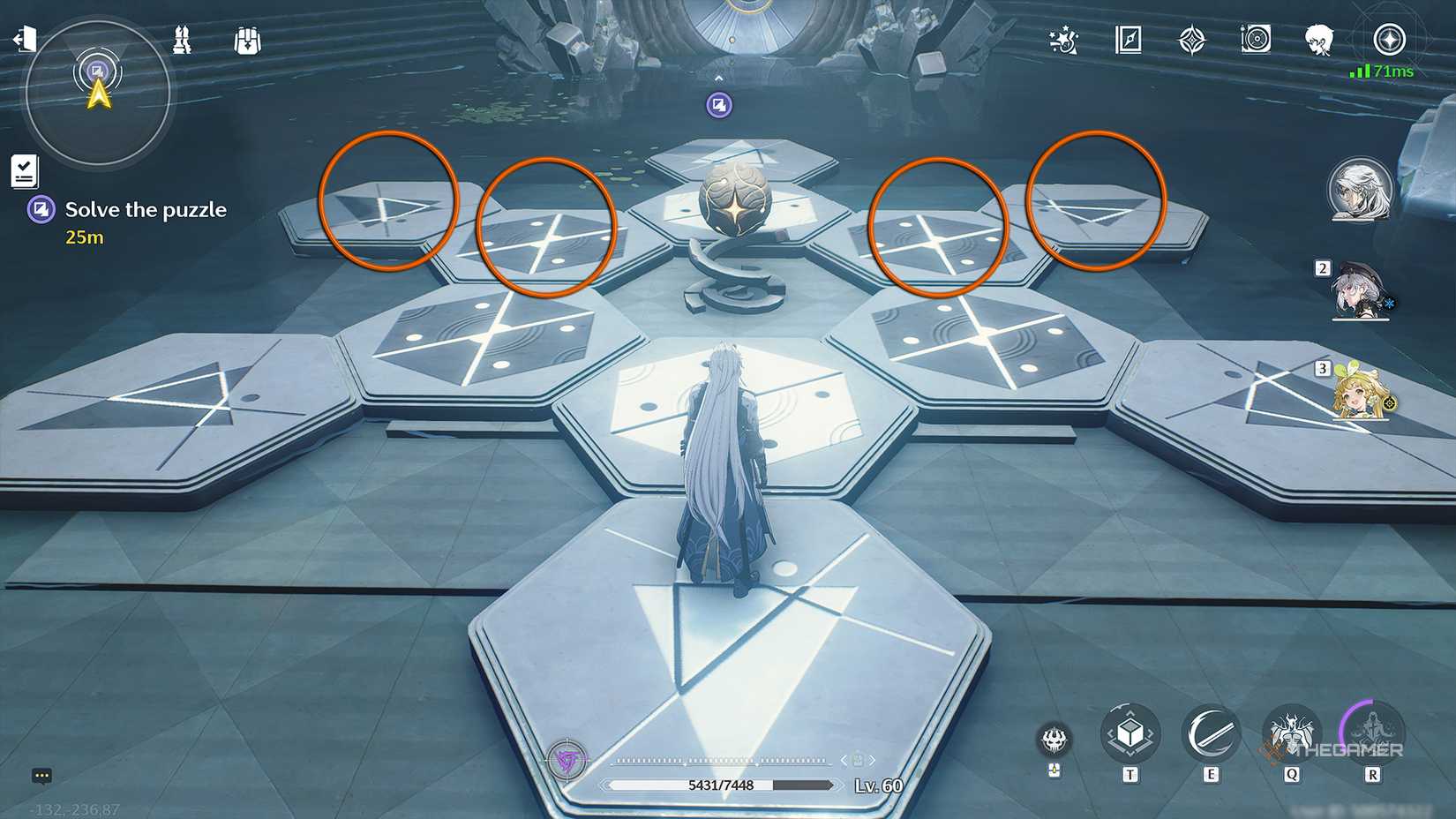Screen dimensions: 1456x819
Task: Click the Solve the puzzle quest objective
Action: pos(146,210)
